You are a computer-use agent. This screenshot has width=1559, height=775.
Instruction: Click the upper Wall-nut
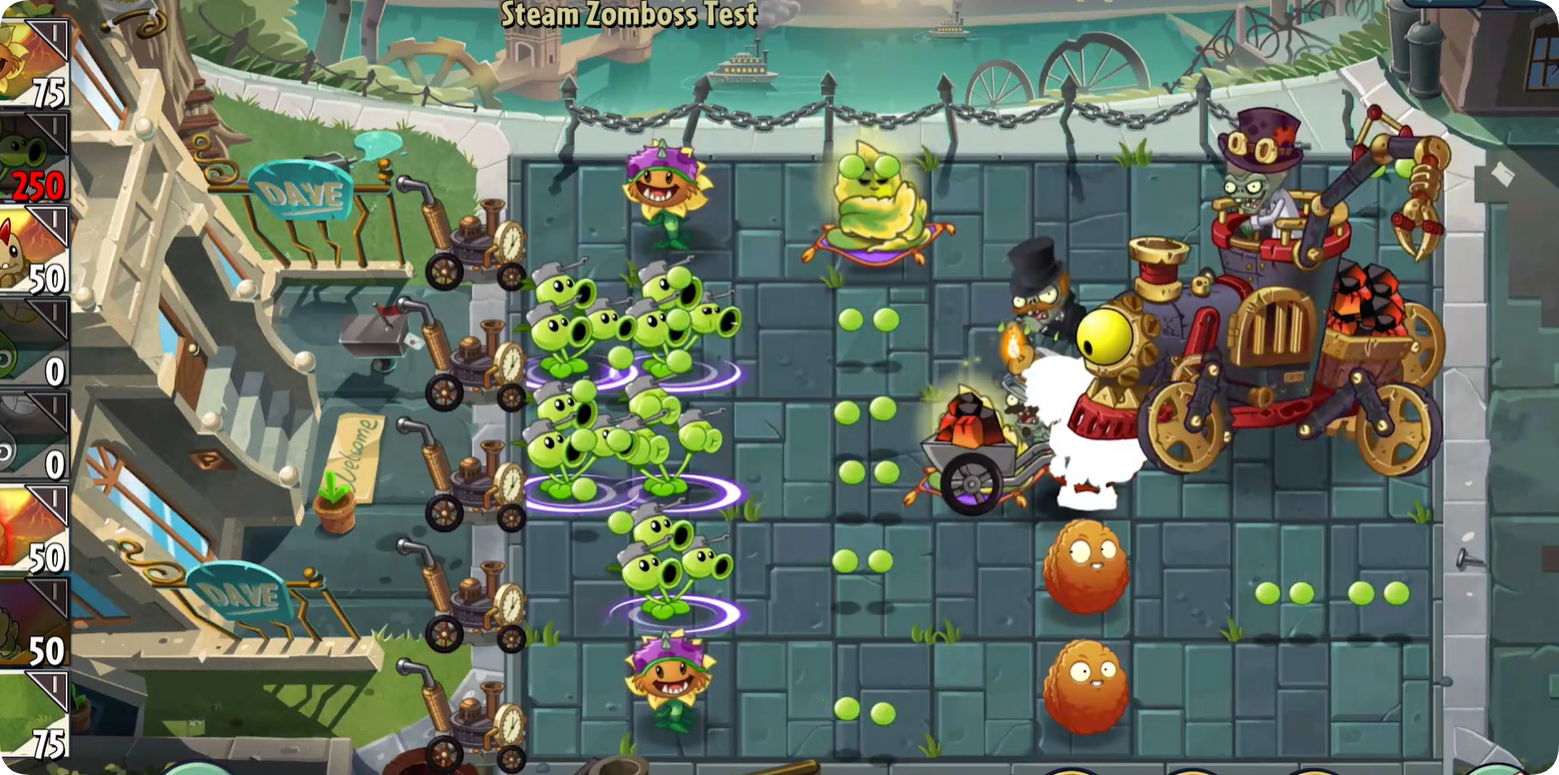1086,565
